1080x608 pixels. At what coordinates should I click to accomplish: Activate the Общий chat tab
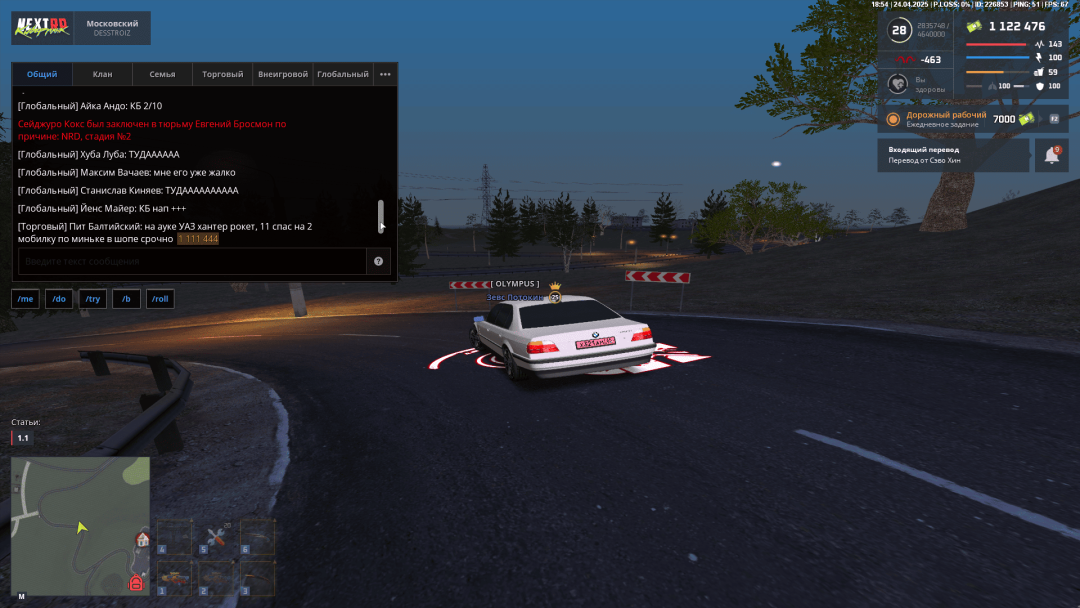pyautogui.click(x=42, y=74)
